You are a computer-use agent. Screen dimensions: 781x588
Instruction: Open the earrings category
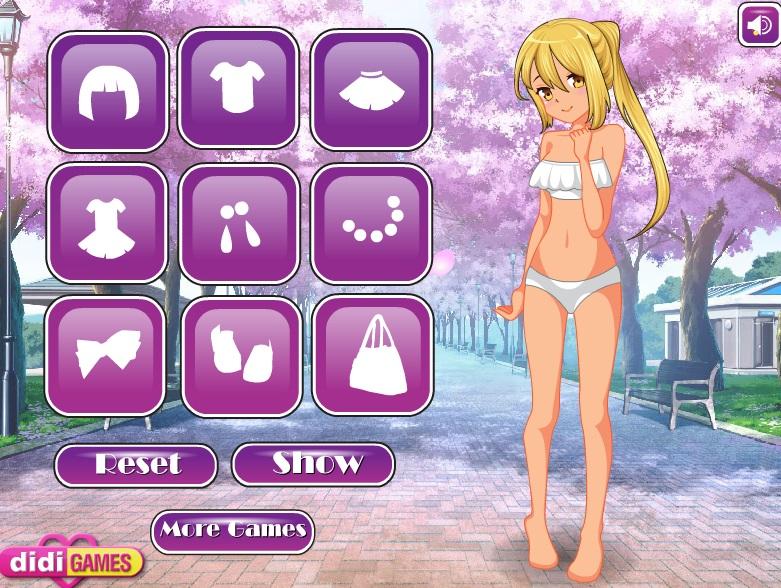(x=239, y=223)
